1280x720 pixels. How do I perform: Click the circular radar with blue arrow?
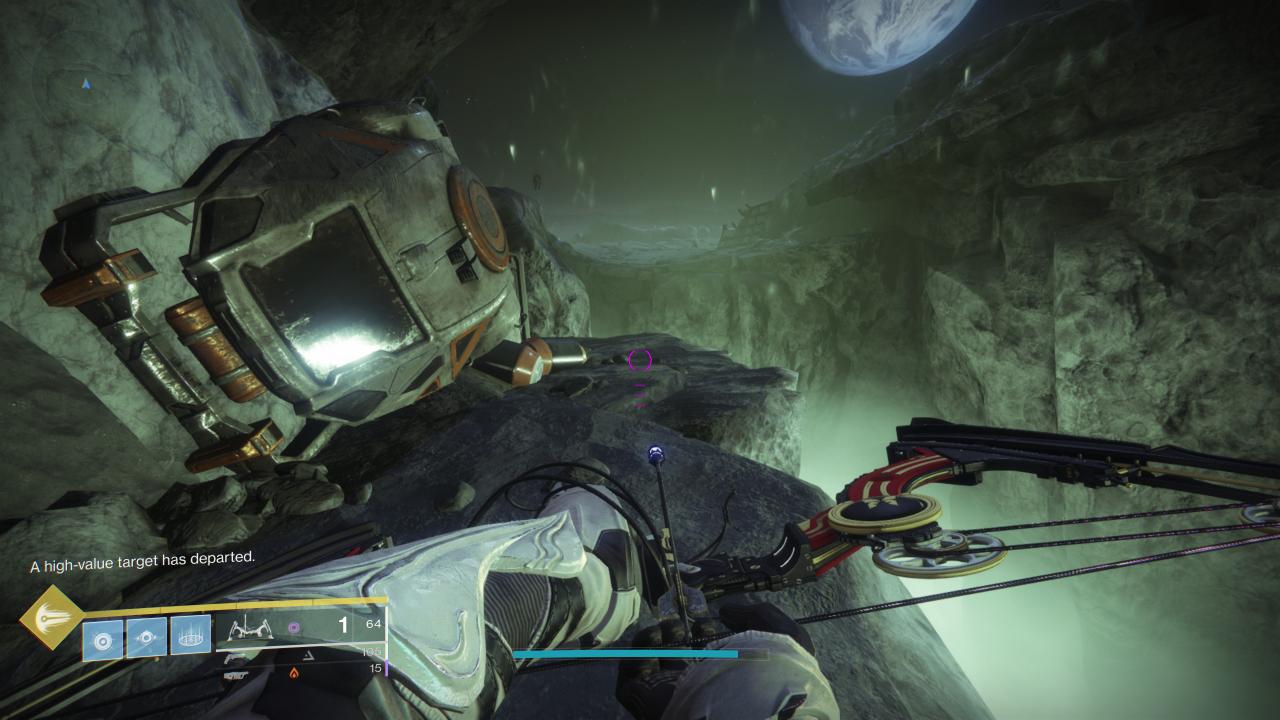(86, 85)
